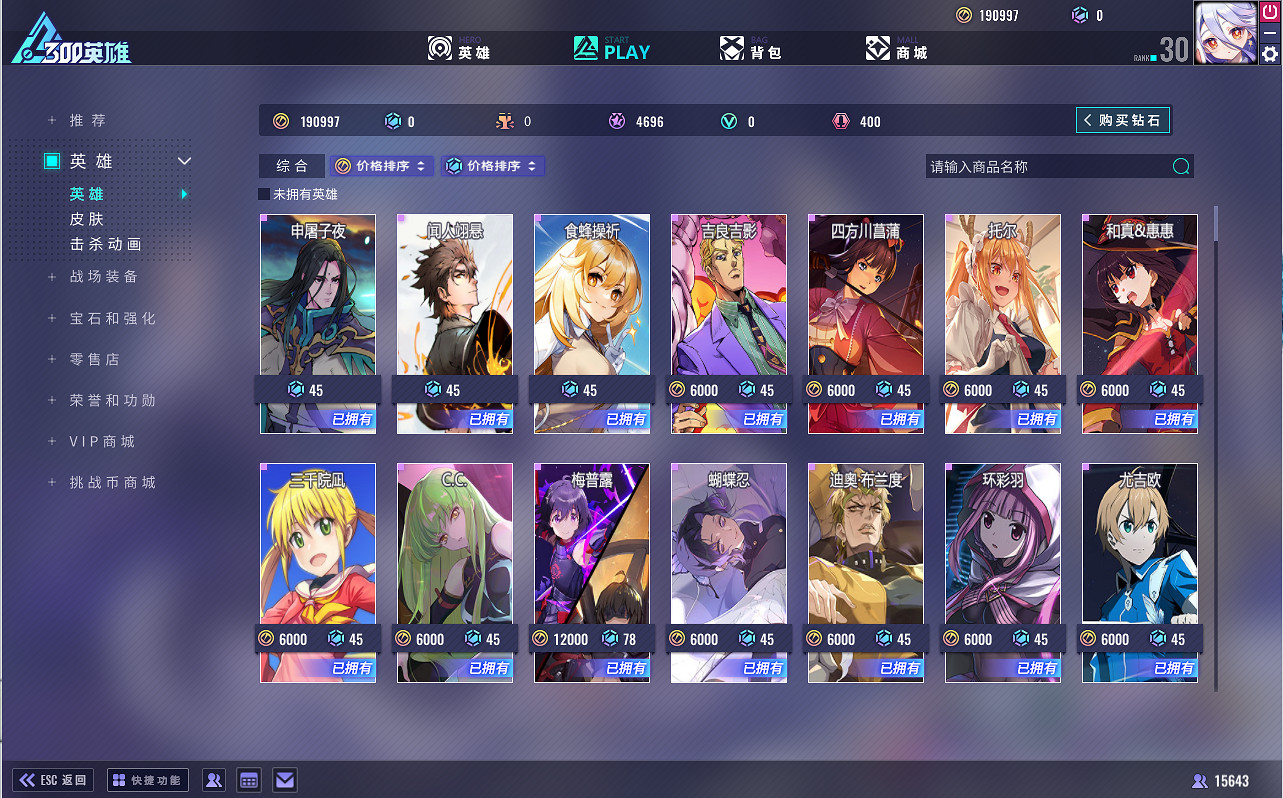
Task: Open the mail icon in bottom toolbar
Action: coord(284,780)
